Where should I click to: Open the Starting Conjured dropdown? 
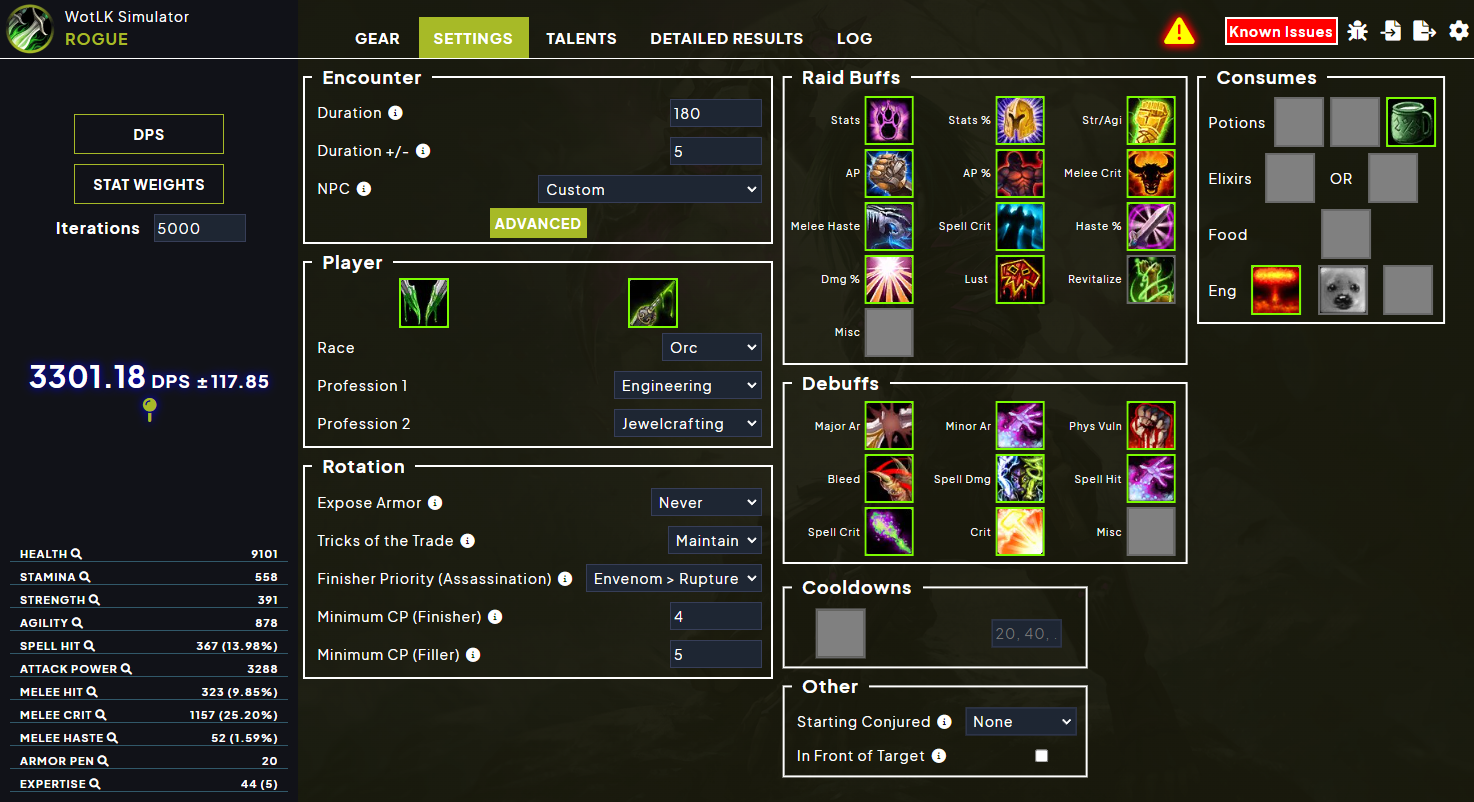click(1020, 721)
